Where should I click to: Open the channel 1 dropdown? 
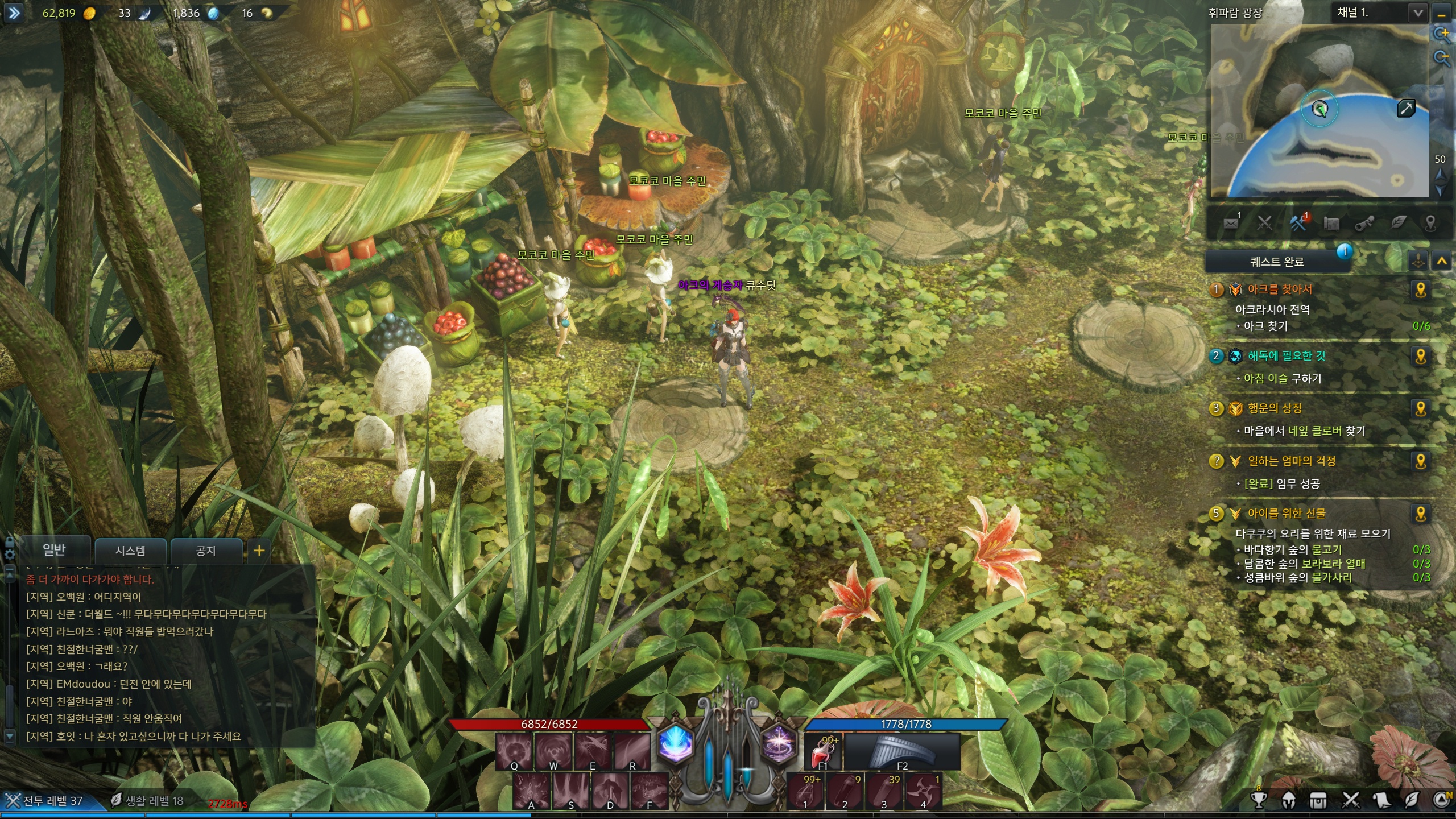coord(1419,13)
